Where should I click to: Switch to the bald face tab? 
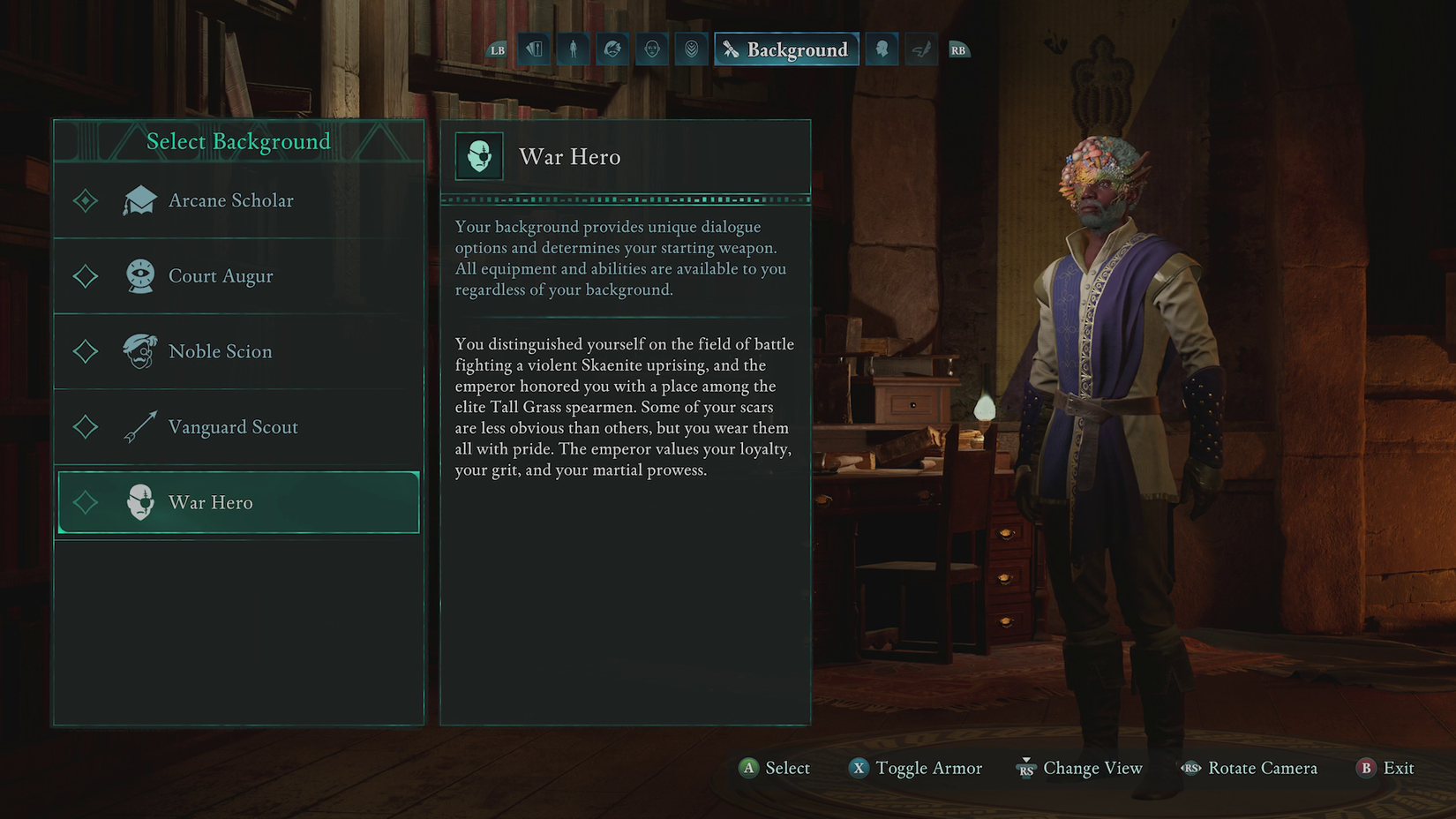pyautogui.click(x=652, y=49)
